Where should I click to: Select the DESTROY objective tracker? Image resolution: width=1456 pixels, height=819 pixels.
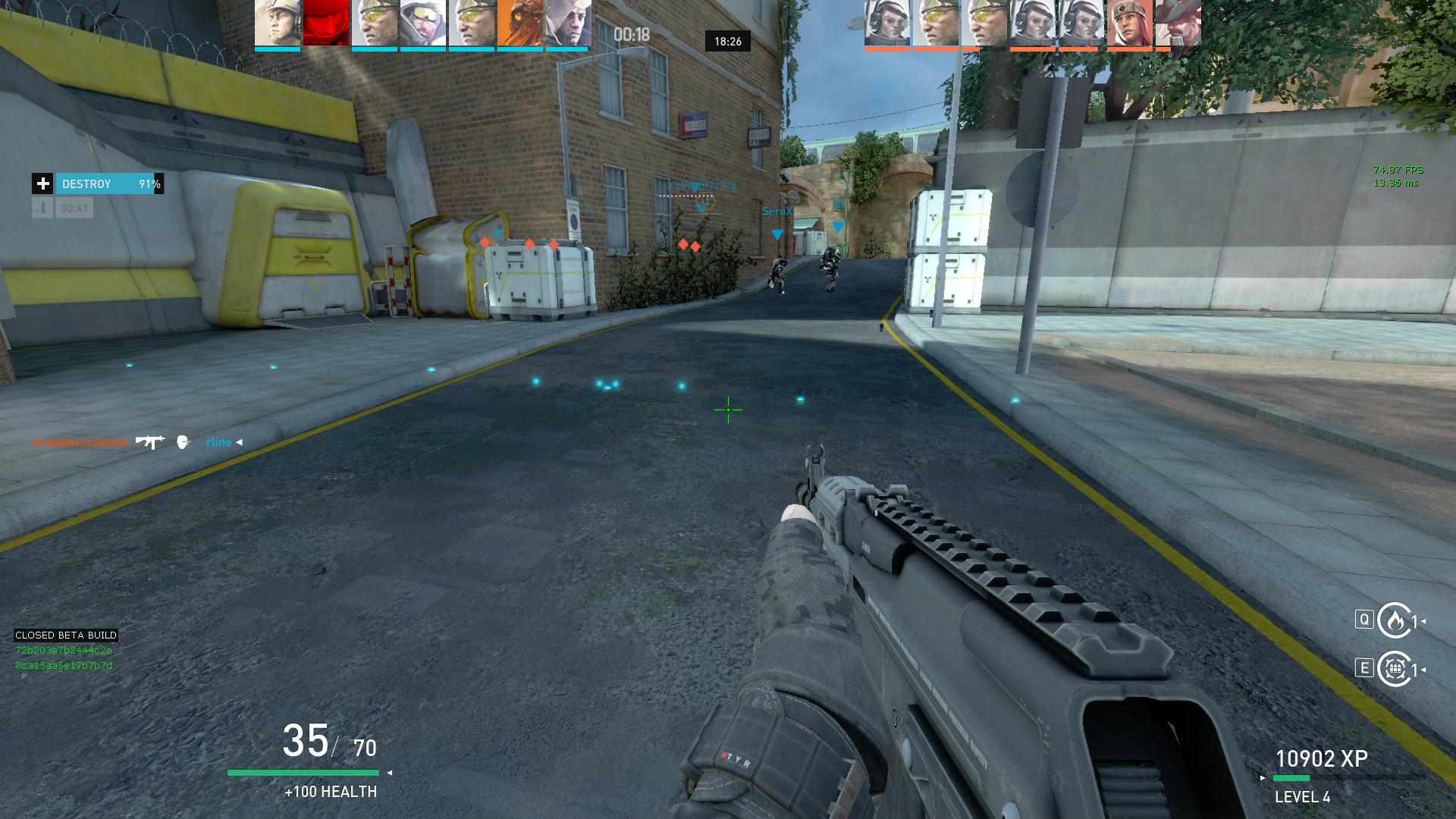click(108, 184)
